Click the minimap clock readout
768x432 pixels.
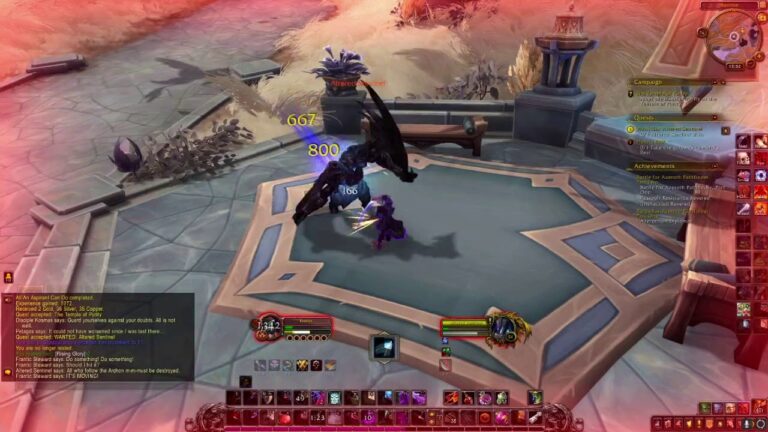(734, 66)
